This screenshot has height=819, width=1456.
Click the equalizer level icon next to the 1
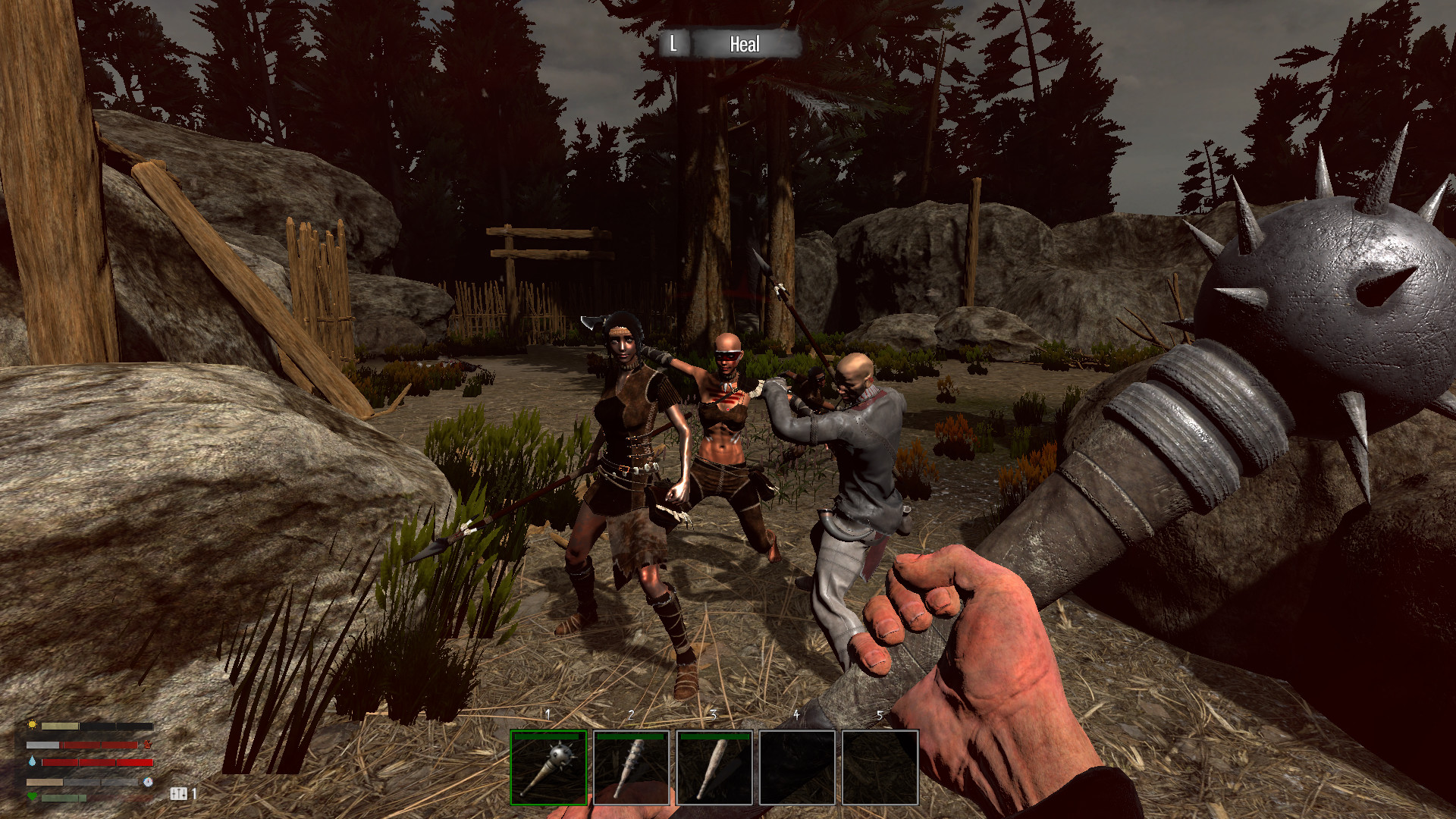[179, 795]
